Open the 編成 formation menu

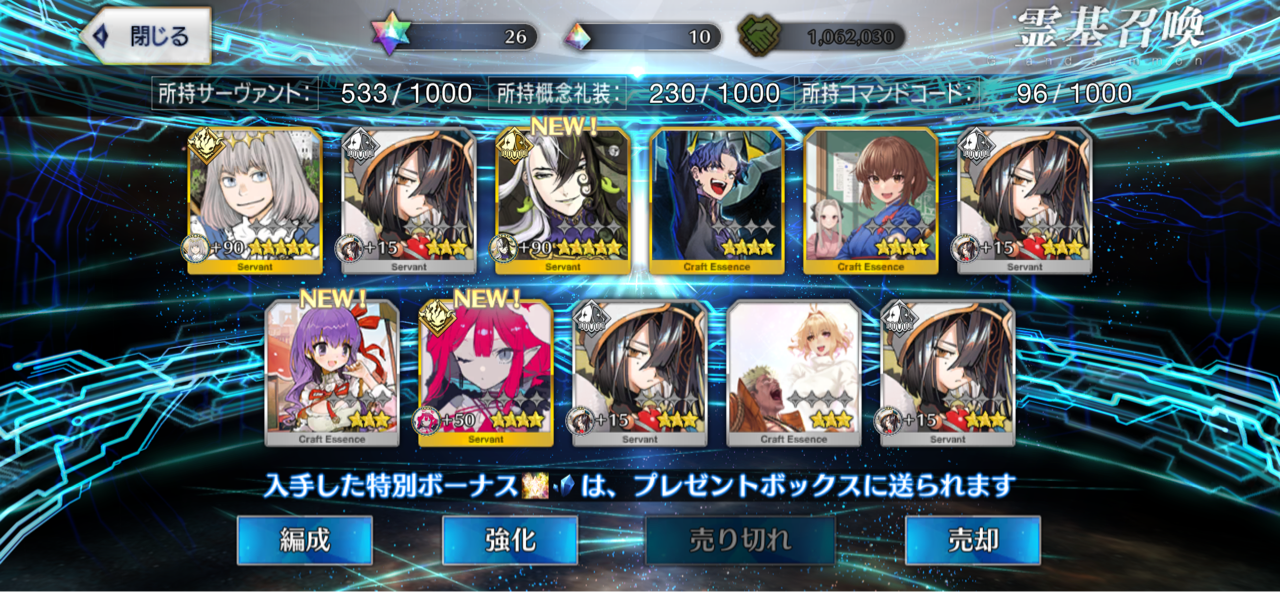[x=304, y=541]
